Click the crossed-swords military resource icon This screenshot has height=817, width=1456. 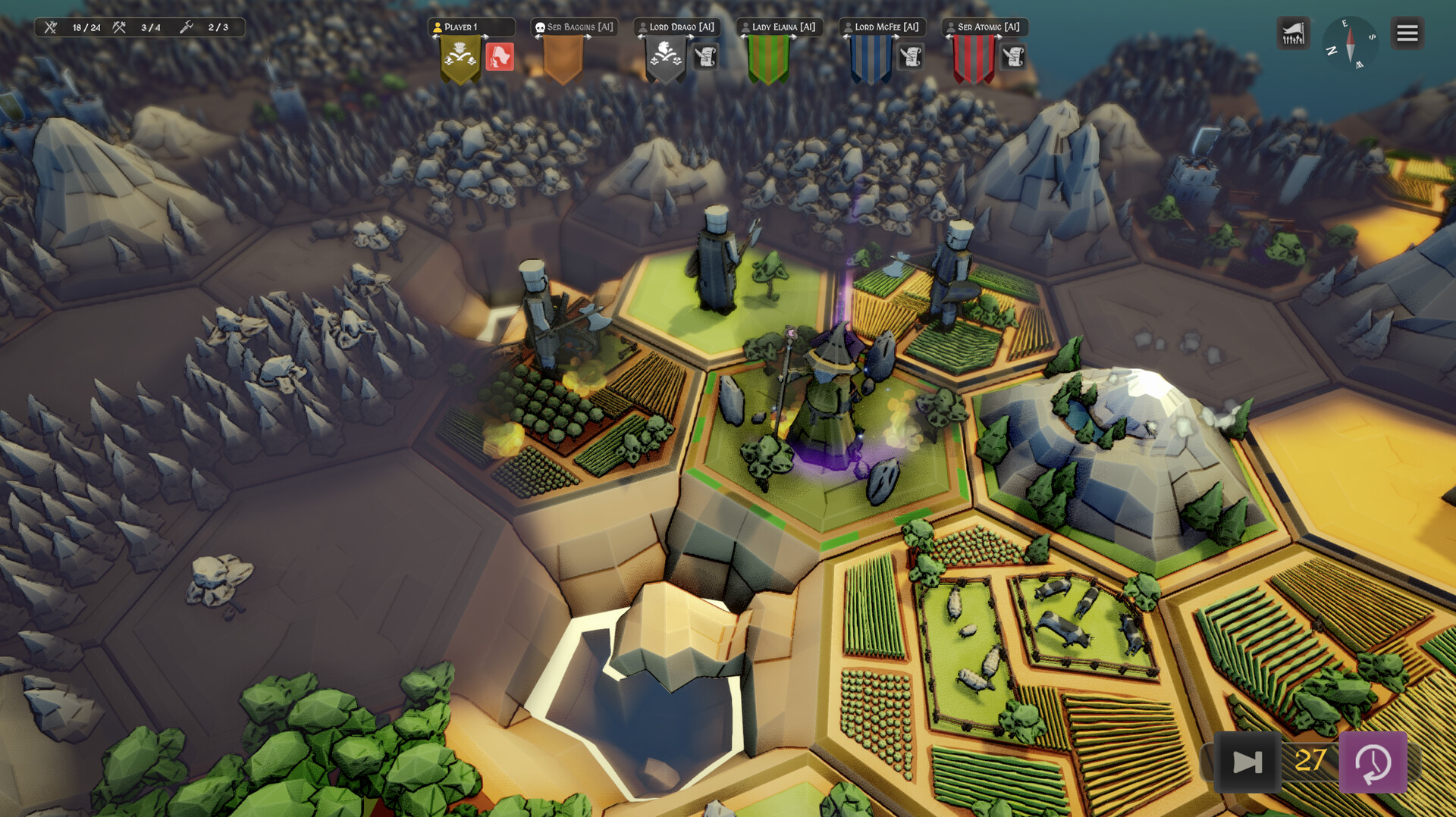pyautogui.click(x=50, y=27)
